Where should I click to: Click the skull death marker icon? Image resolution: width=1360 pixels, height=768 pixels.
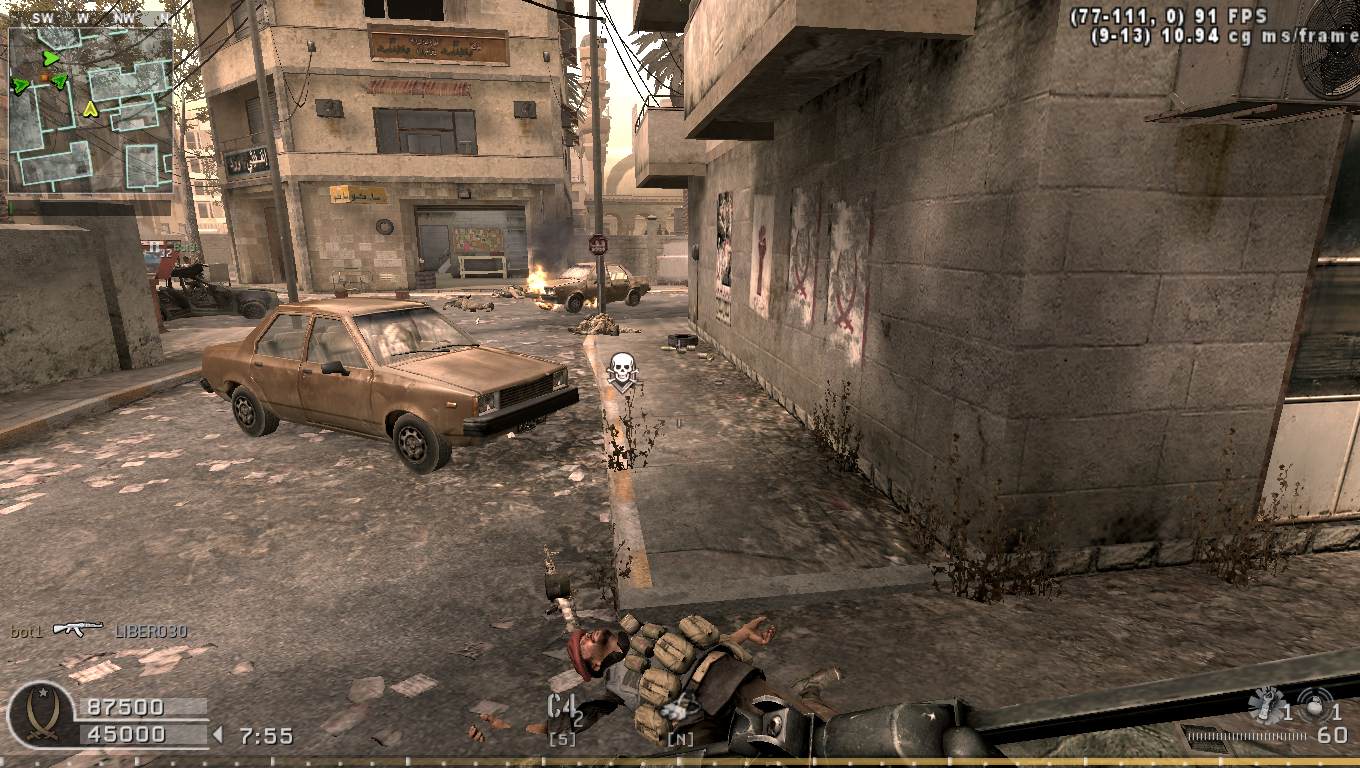[x=623, y=371]
